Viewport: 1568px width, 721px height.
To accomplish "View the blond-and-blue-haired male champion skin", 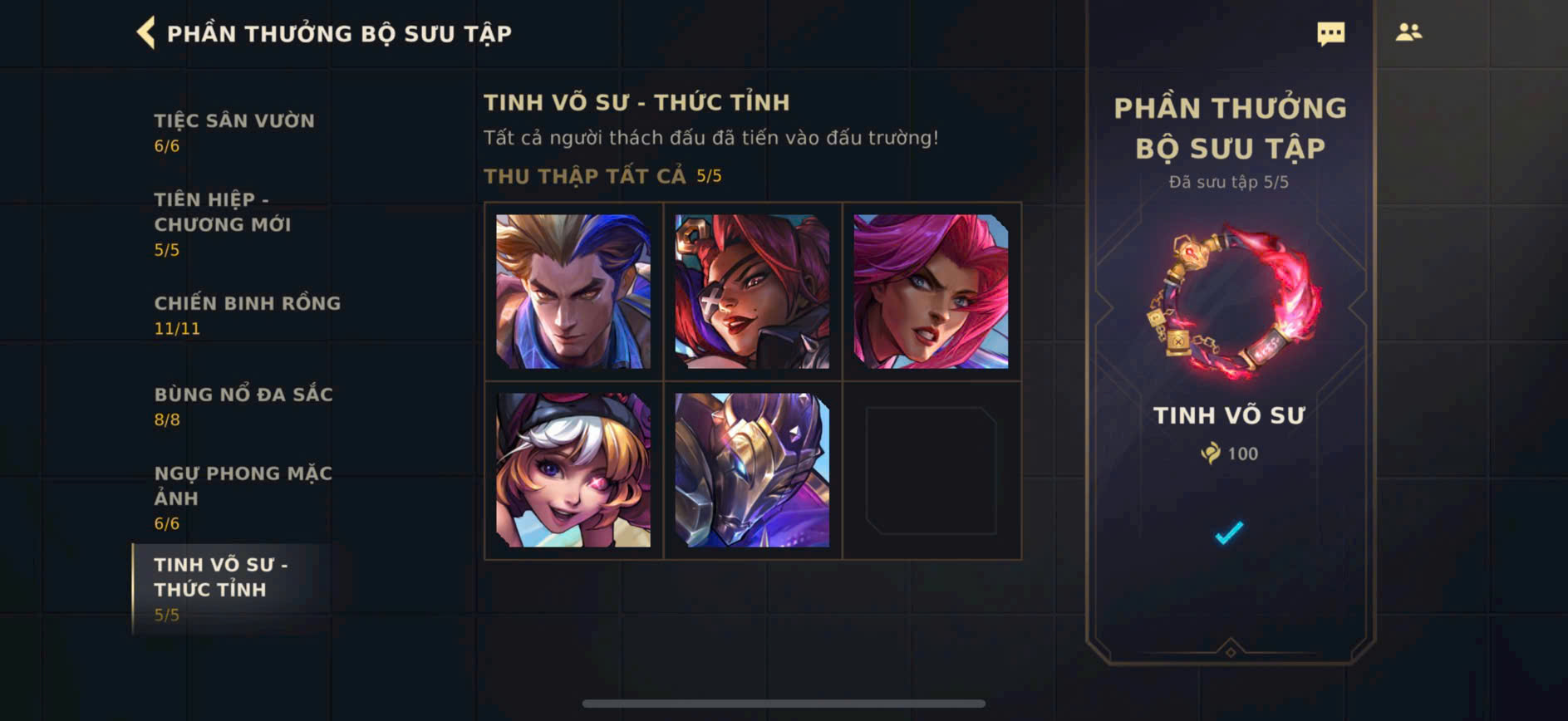I will [x=573, y=292].
